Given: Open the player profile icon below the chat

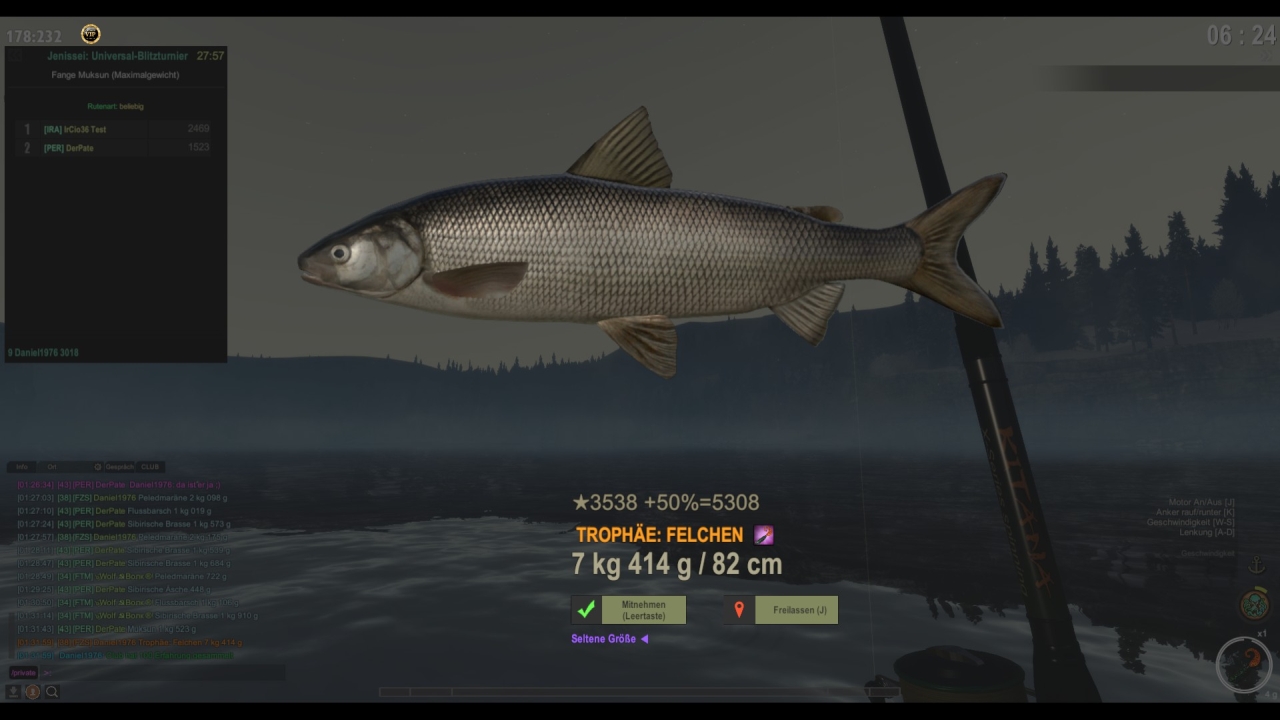Looking at the screenshot, I should [32, 691].
